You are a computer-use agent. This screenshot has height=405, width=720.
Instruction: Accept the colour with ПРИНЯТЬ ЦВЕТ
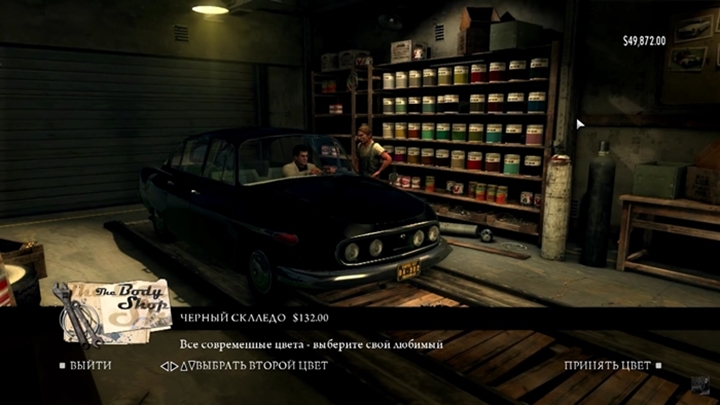coord(606,366)
